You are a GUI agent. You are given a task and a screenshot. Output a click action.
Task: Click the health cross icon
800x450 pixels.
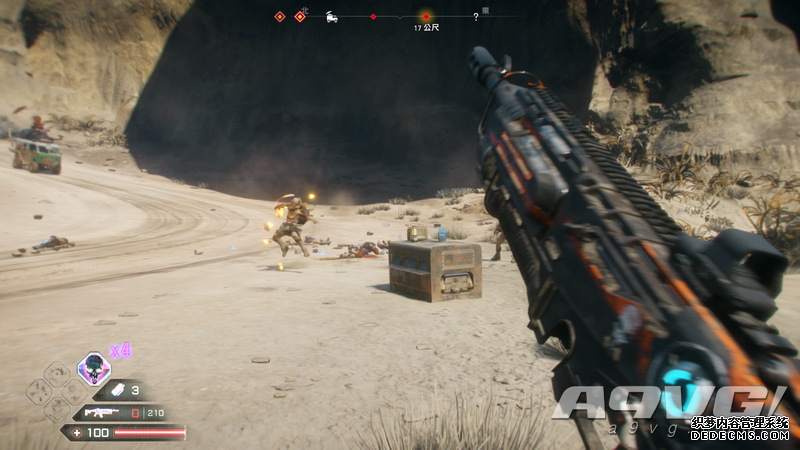77,433
